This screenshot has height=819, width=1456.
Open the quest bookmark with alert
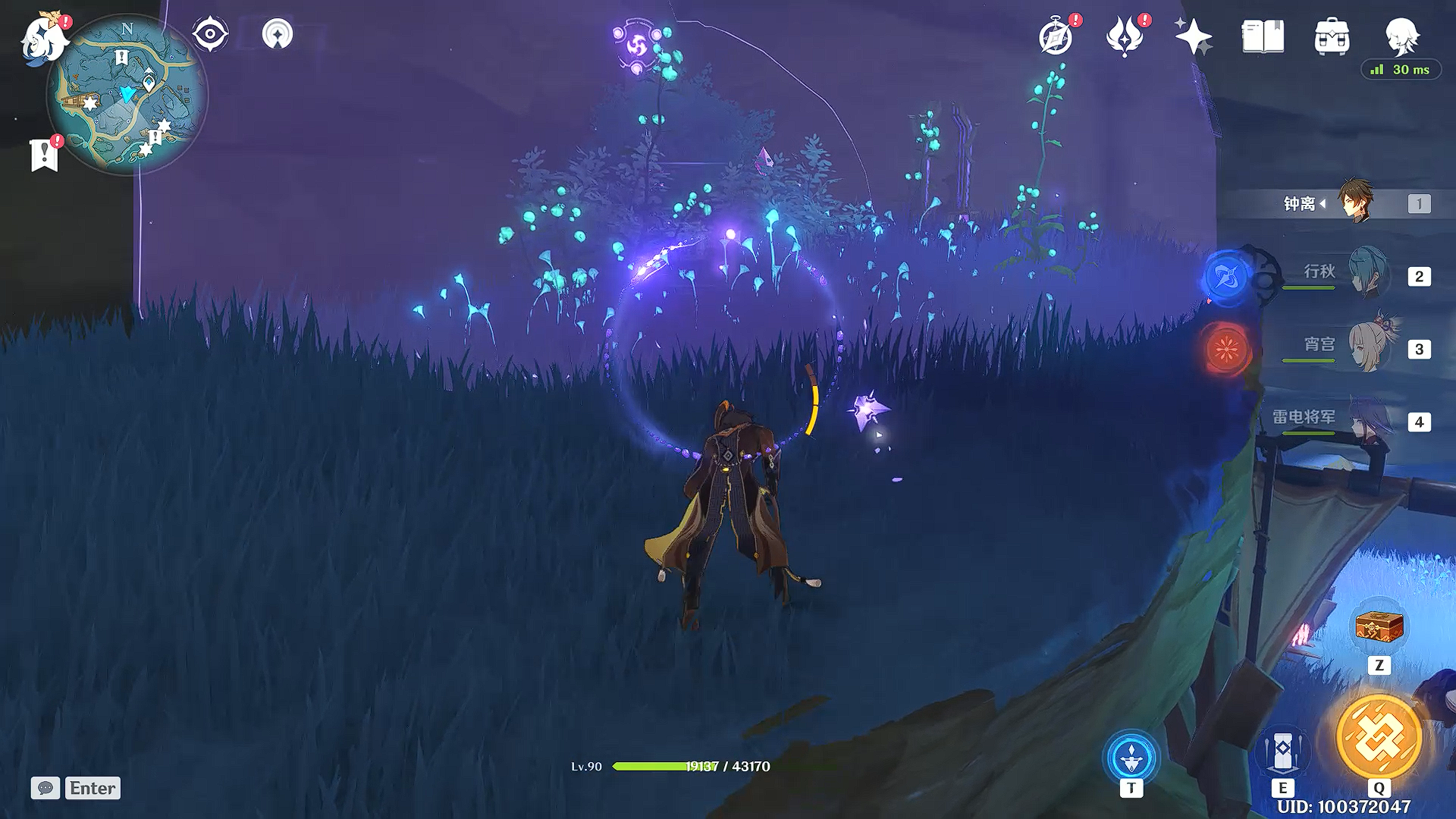(x=45, y=155)
